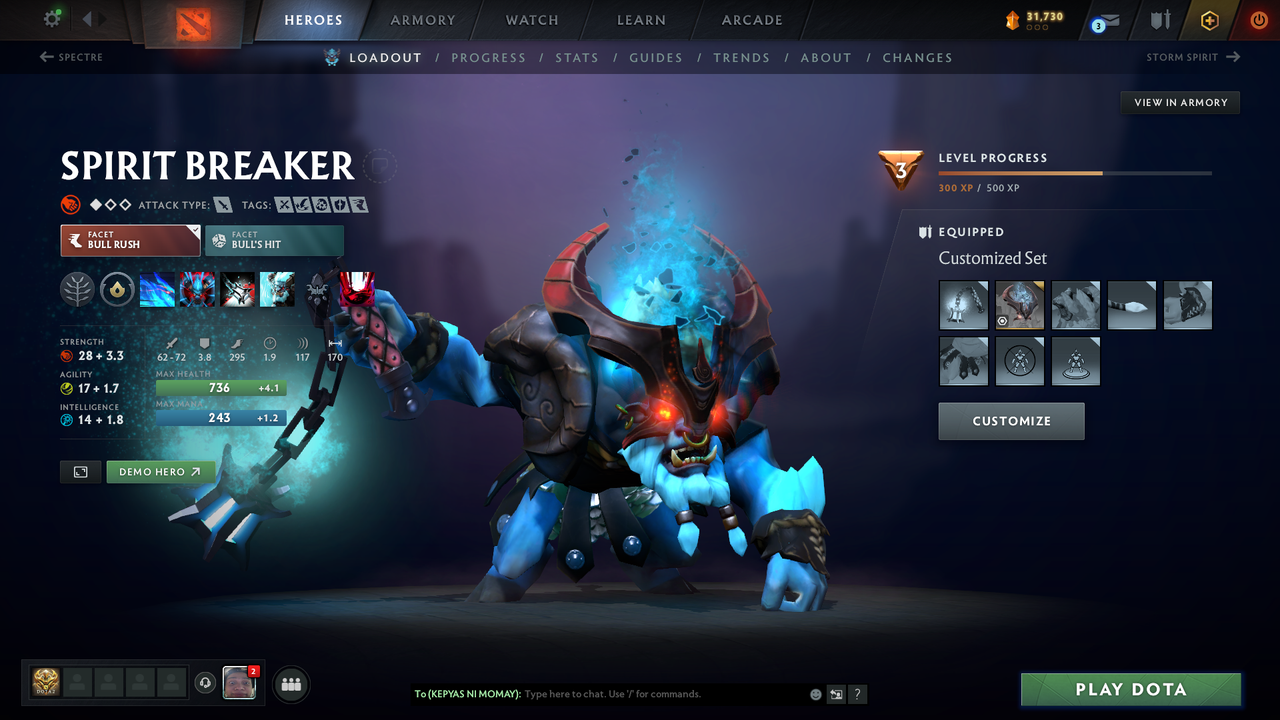Toggle the melee attack type tag filter
The image size is (1280, 720).
click(224, 203)
